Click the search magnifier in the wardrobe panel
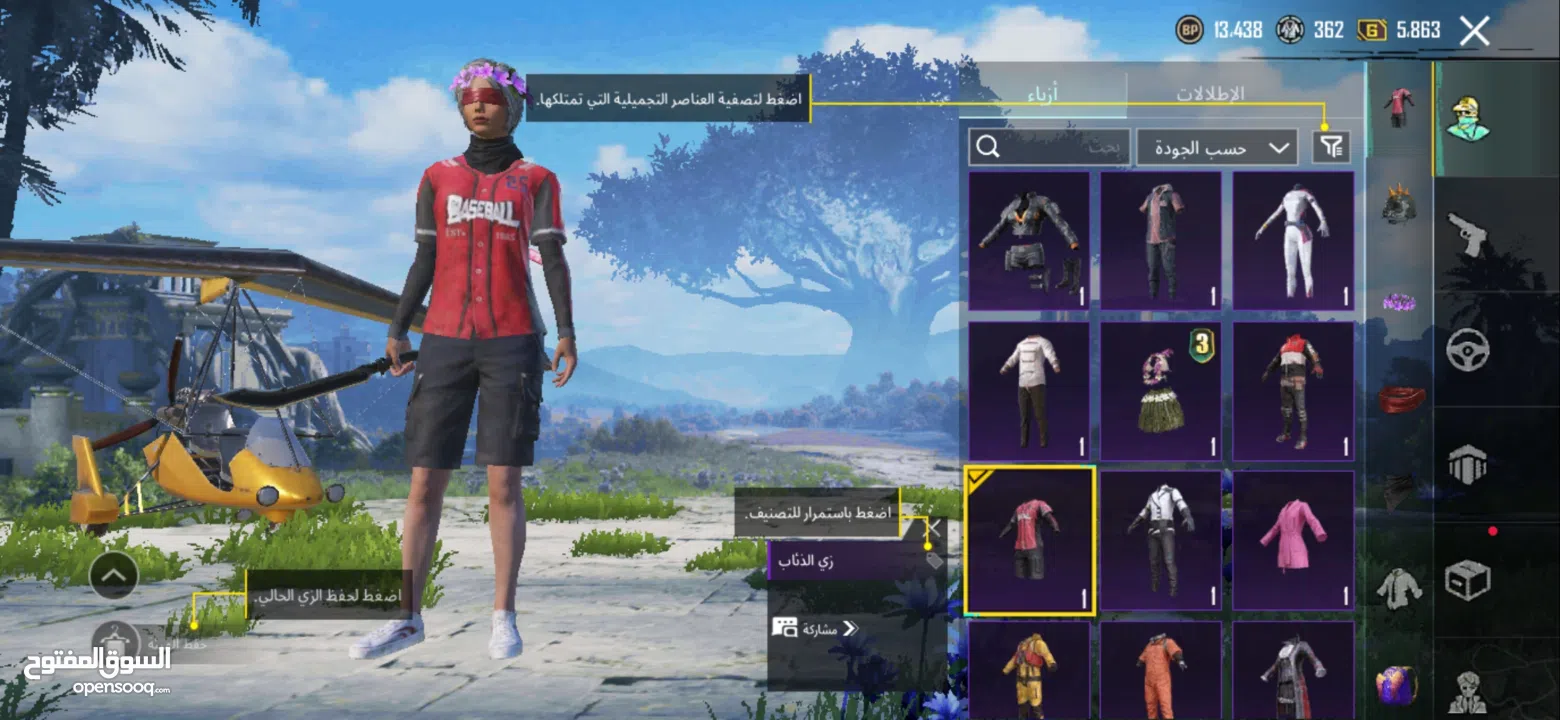The image size is (1560, 720). point(989,146)
